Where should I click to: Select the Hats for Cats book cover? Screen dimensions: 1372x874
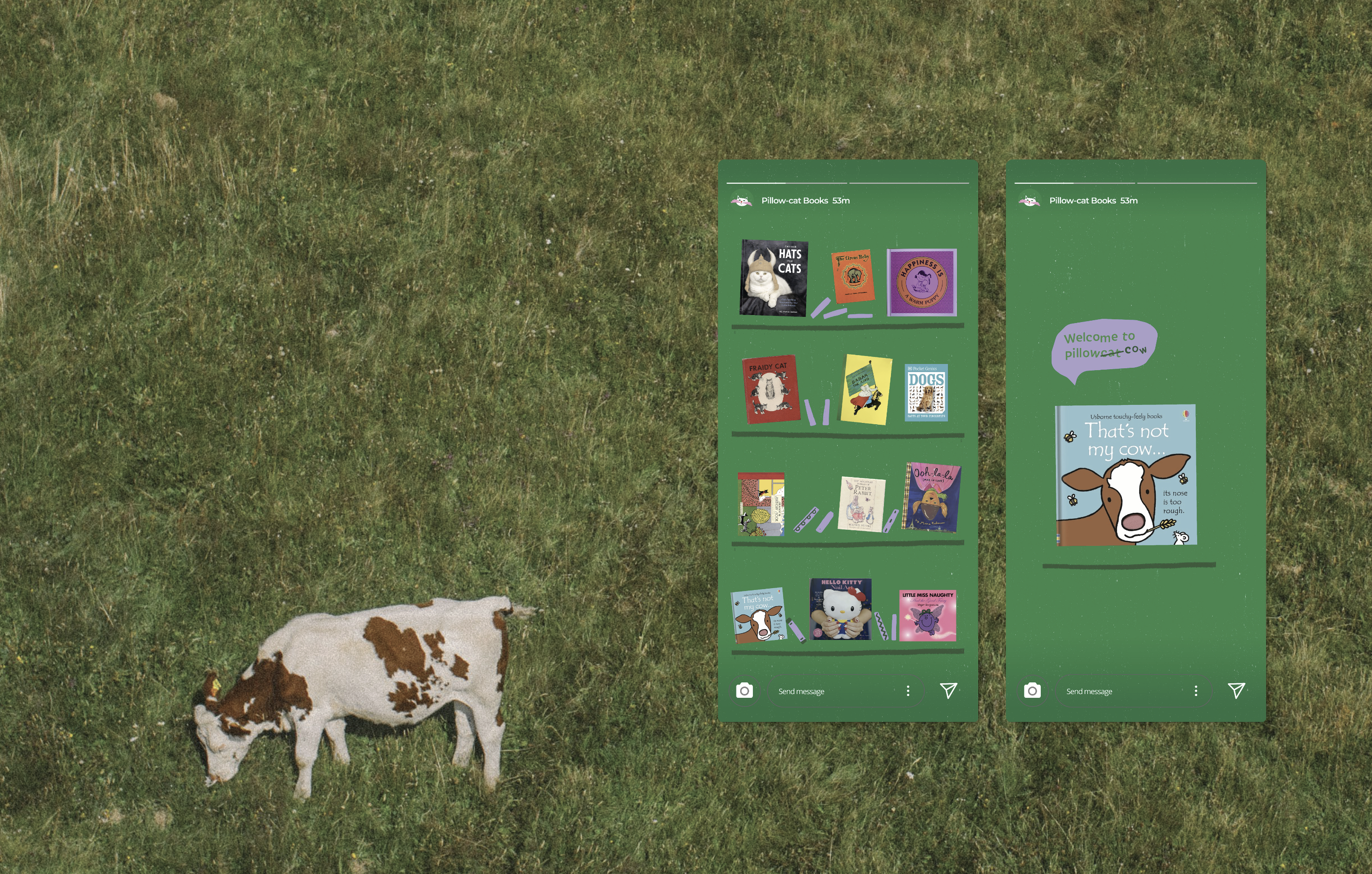(x=773, y=278)
